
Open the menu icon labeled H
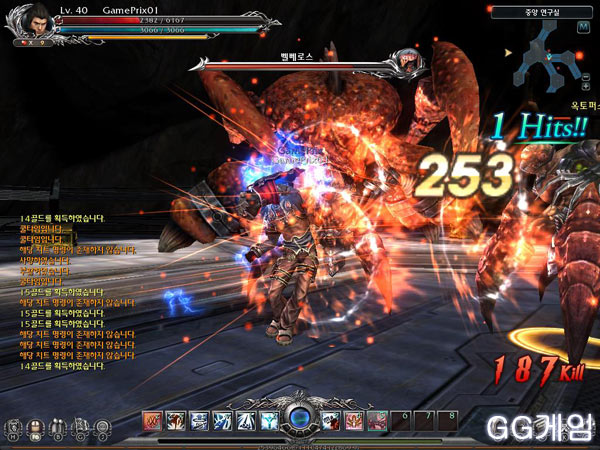11,427
